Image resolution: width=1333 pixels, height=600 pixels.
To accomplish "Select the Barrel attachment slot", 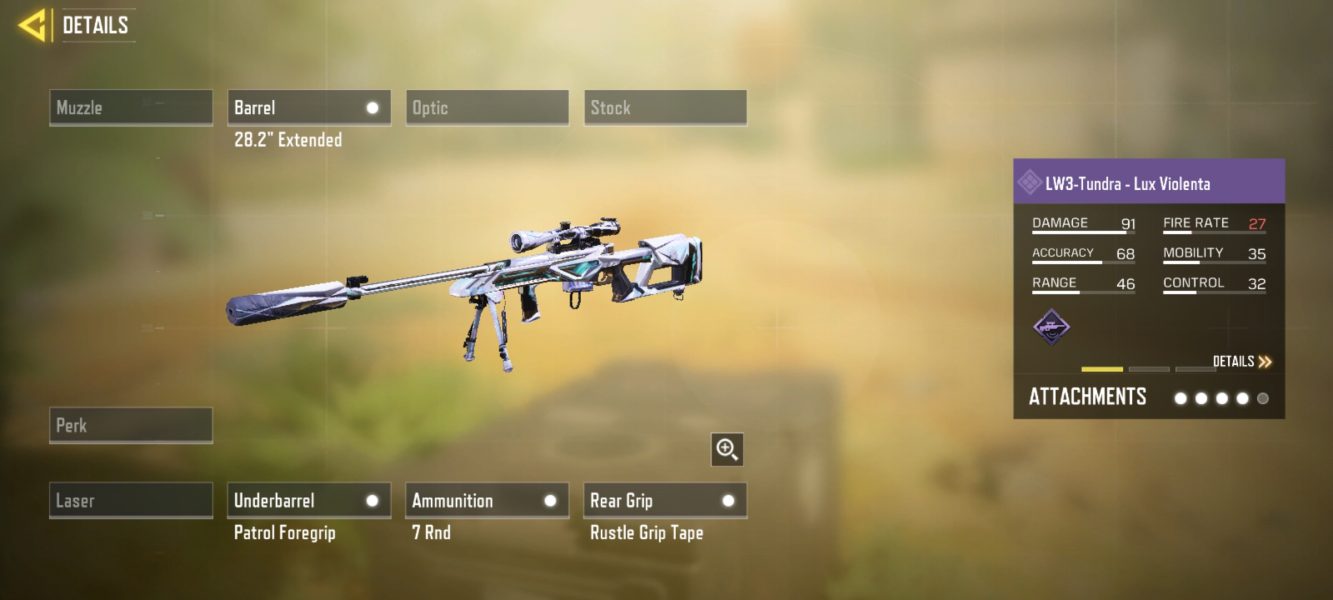I will 309,108.
